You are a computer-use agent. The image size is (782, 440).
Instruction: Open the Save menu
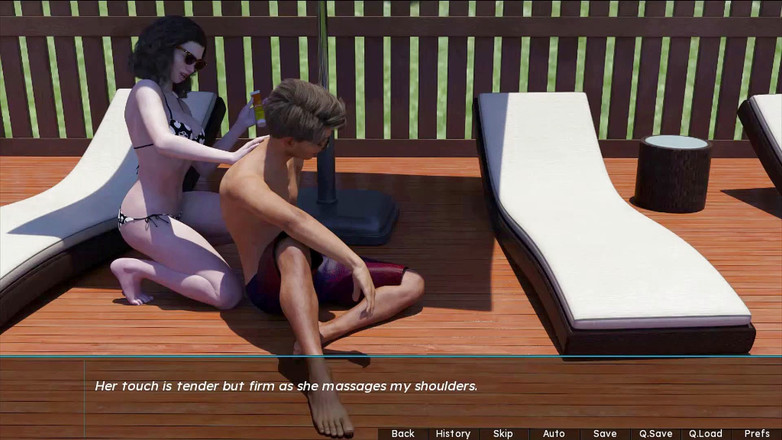pyautogui.click(x=605, y=433)
